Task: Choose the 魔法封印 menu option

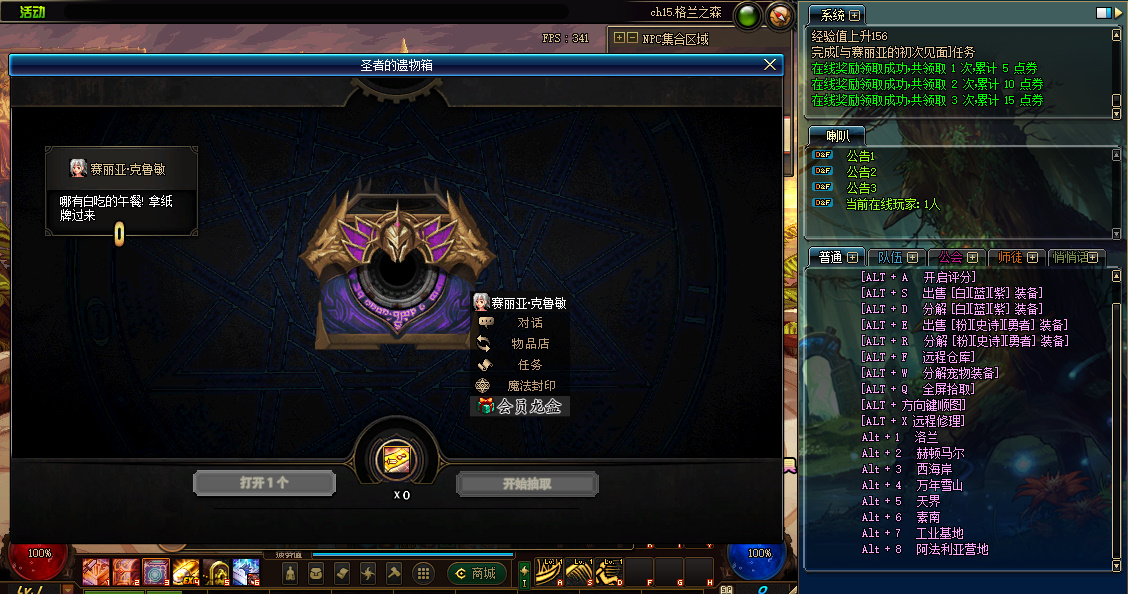Action: click(x=530, y=386)
